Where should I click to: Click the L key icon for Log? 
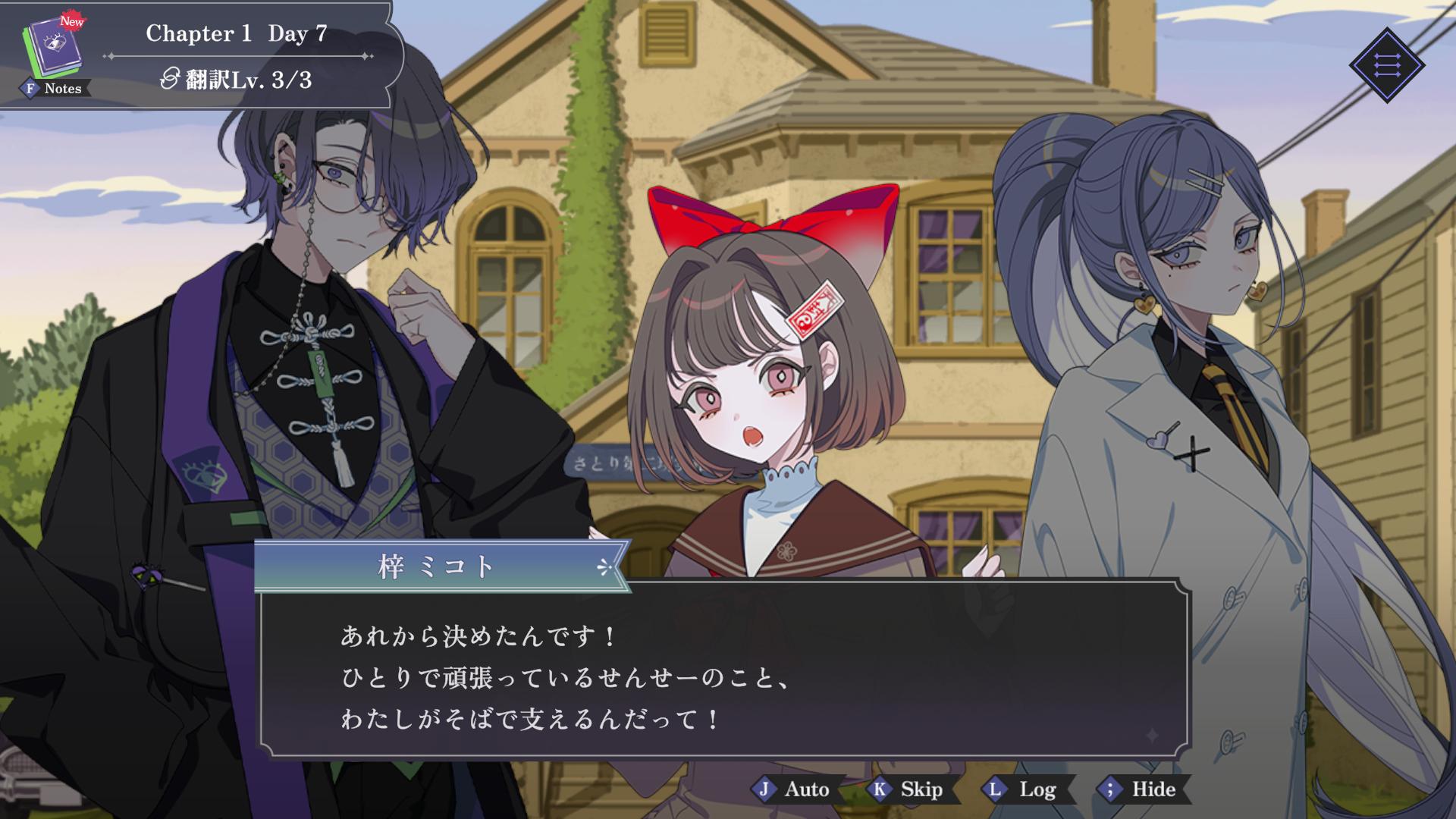pyautogui.click(x=993, y=789)
